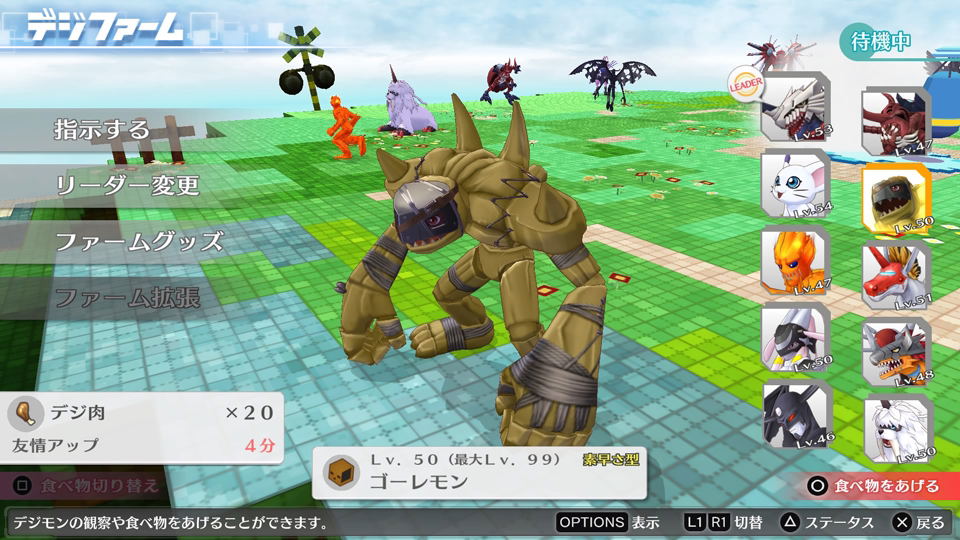The height and width of the screenshot is (540, 960).
Task: Click the デジ肉 food item panel
Action: click(142, 427)
